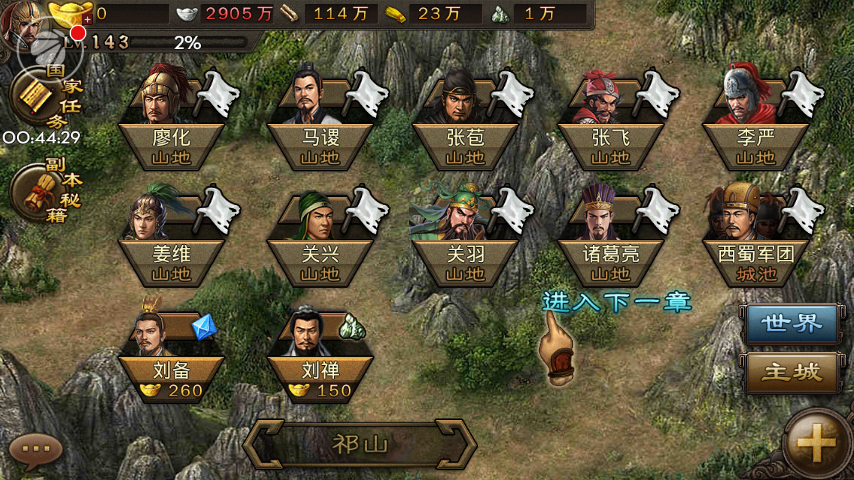
Task: Return to the 主城 main city
Action: click(792, 373)
